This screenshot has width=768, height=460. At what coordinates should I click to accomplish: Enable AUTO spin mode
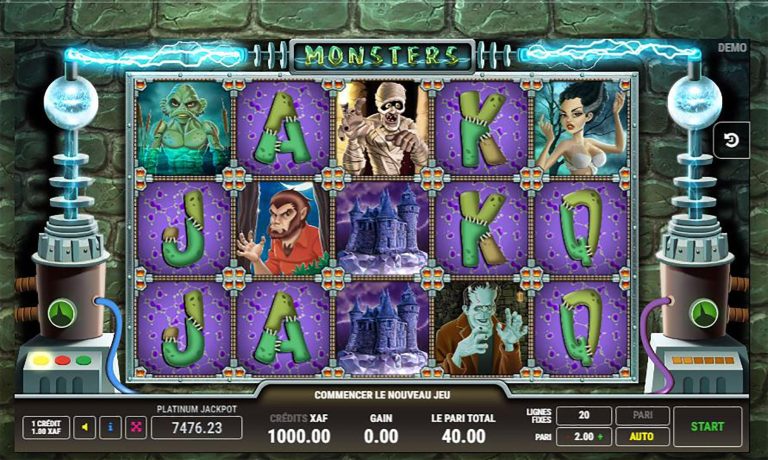coord(642,437)
